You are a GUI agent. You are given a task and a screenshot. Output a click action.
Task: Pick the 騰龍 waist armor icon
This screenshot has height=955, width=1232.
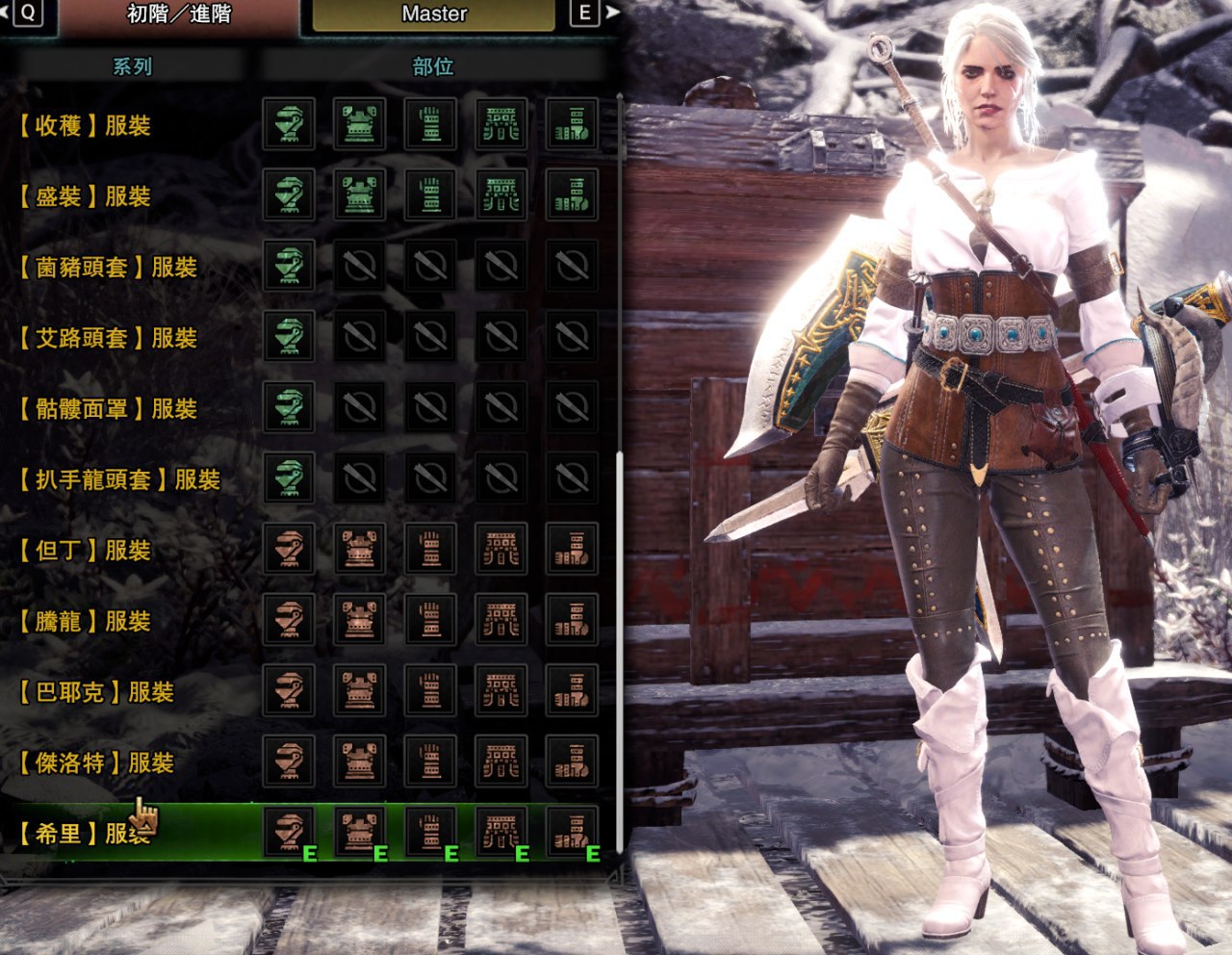click(500, 620)
